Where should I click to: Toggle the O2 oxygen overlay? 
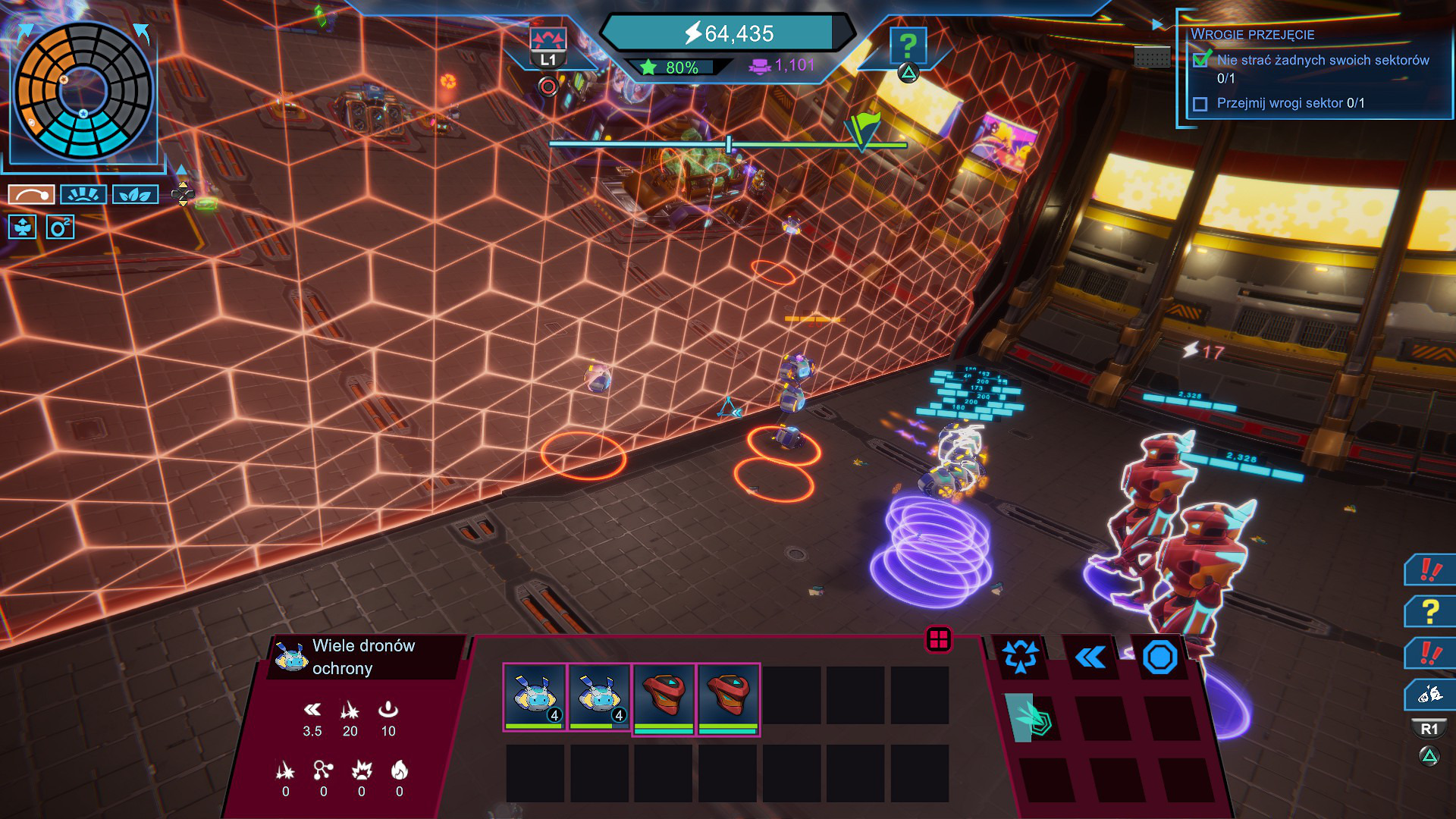point(60,227)
